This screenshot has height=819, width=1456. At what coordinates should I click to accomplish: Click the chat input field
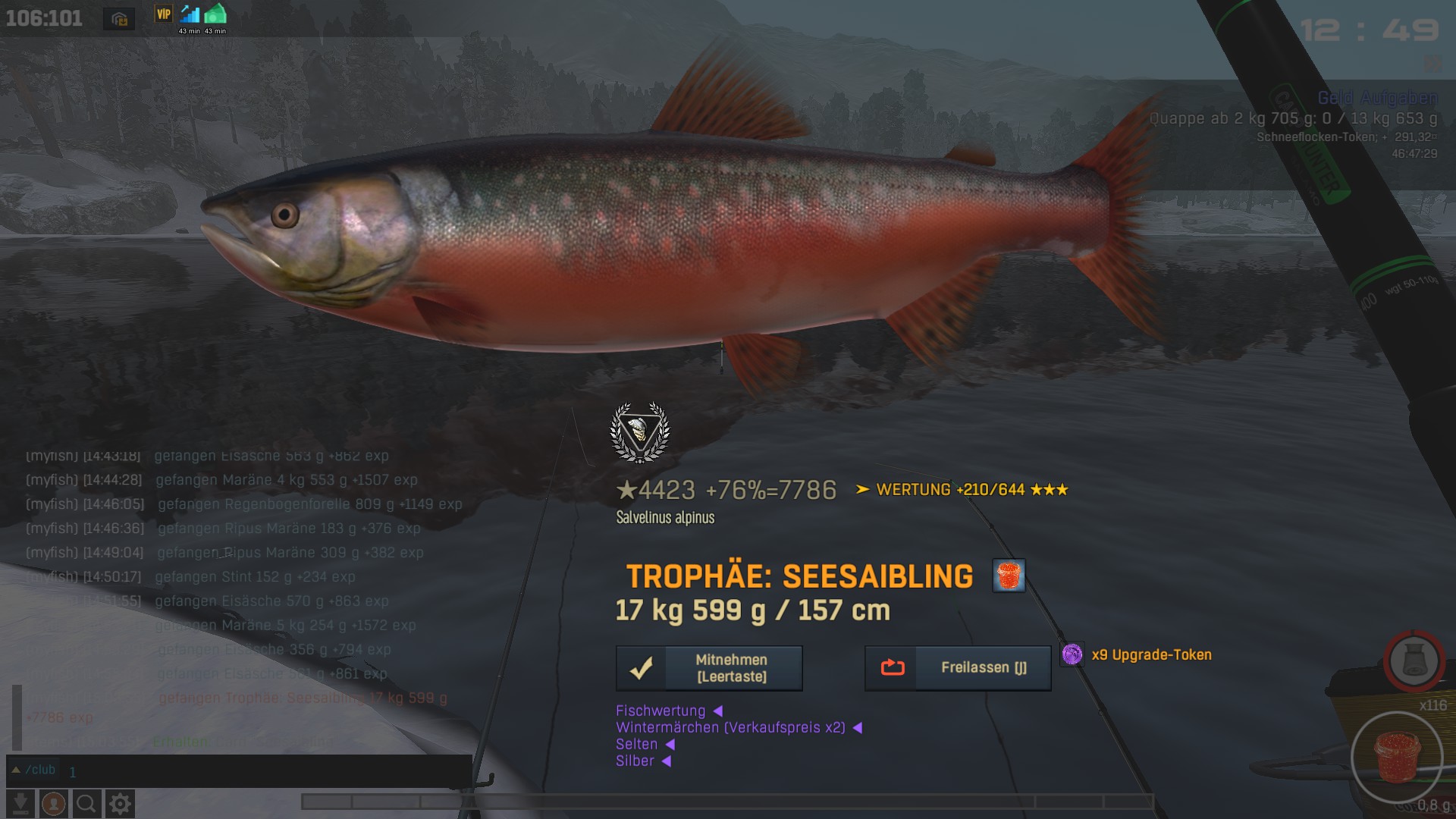pyautogui.click(x=265, y=771)
